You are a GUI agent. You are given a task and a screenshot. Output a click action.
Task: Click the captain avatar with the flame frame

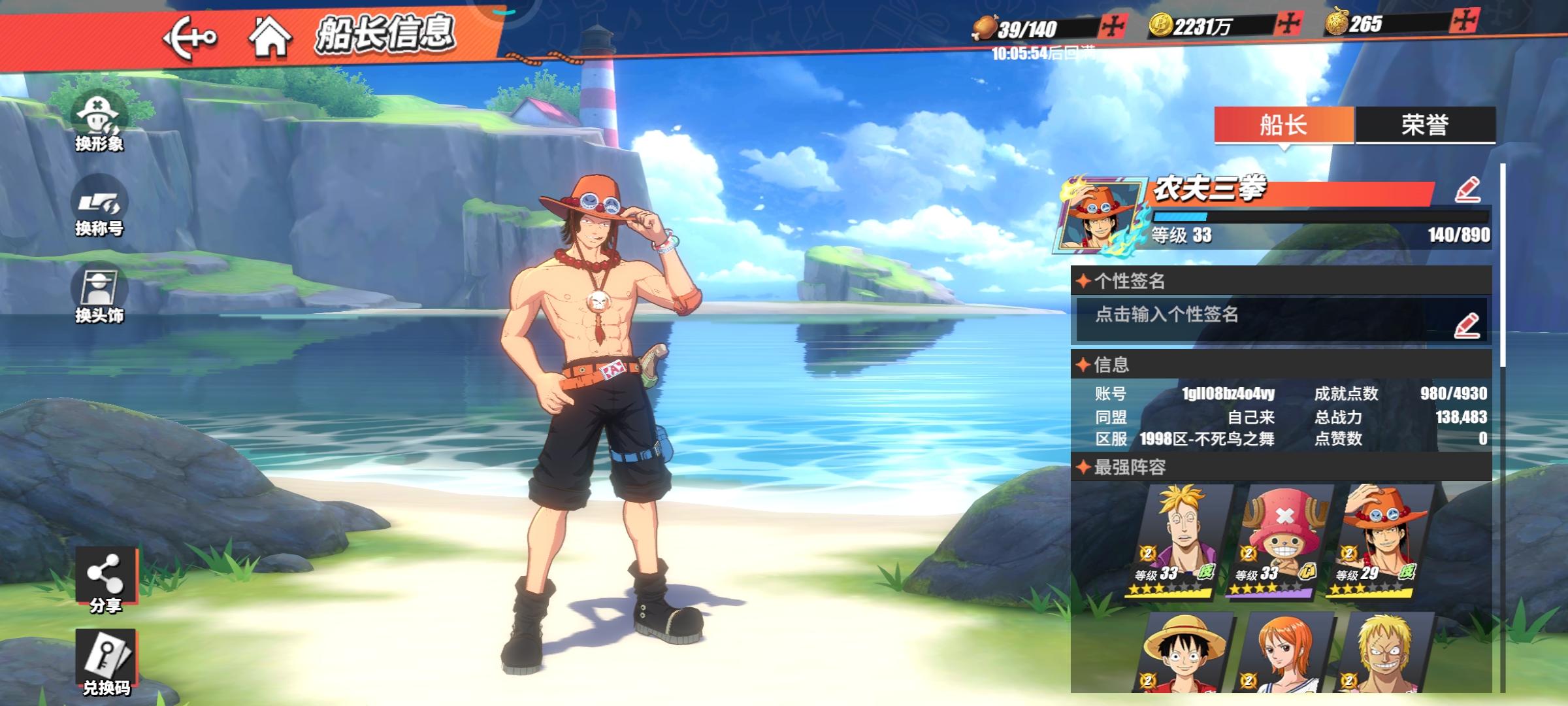[1102, 214]
